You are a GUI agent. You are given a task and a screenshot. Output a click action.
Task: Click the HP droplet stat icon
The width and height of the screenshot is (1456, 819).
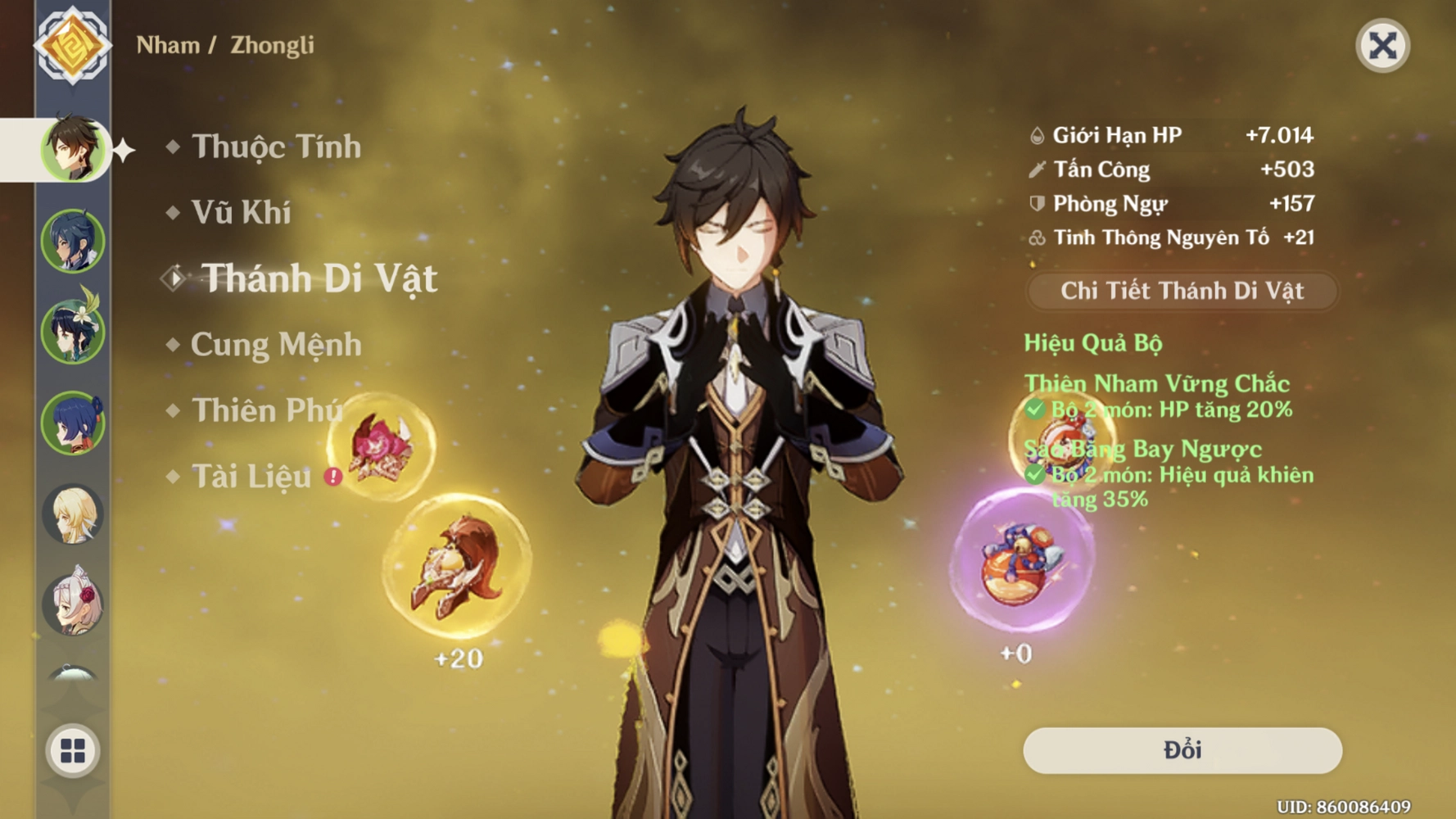click(1036, 133)
